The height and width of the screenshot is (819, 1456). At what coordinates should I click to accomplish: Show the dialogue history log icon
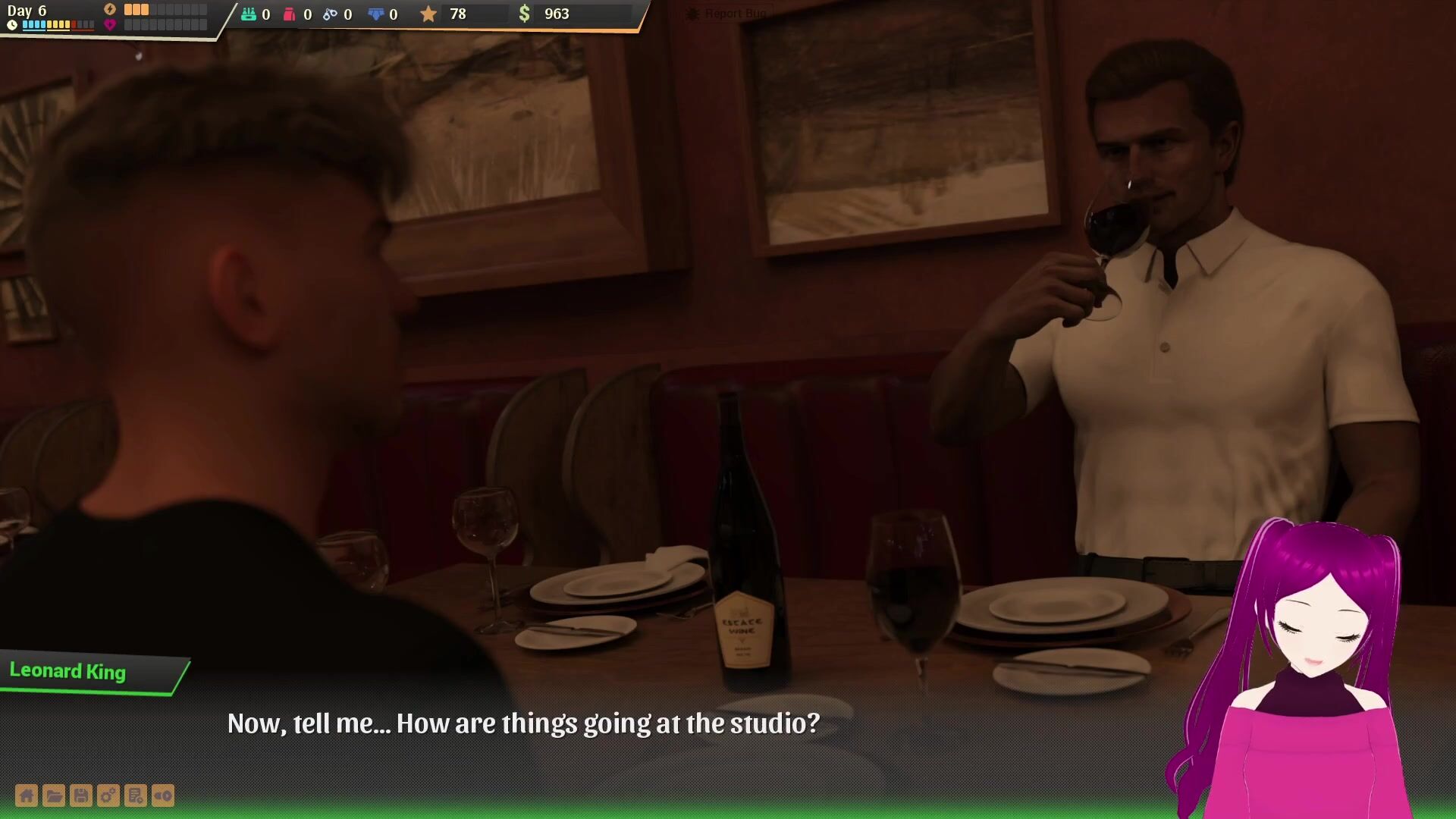click(136, 795)
